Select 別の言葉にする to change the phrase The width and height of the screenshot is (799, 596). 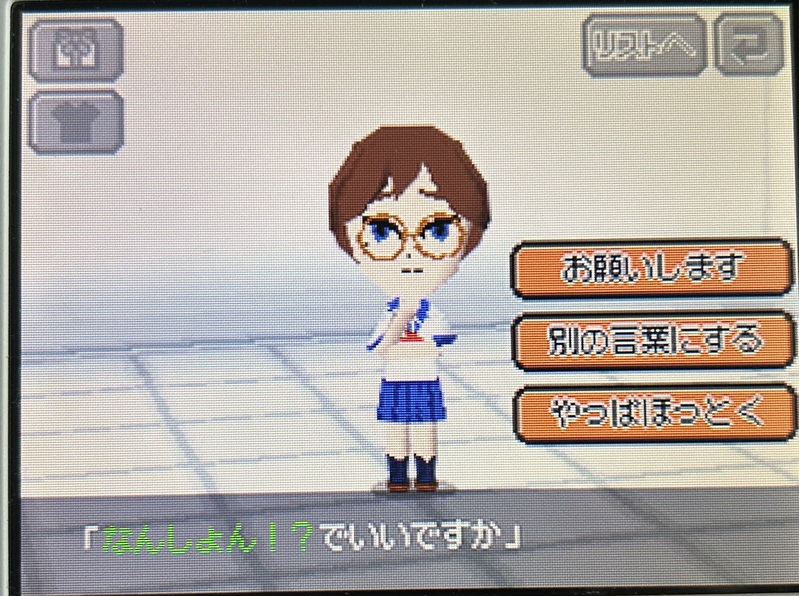point(652,341)
